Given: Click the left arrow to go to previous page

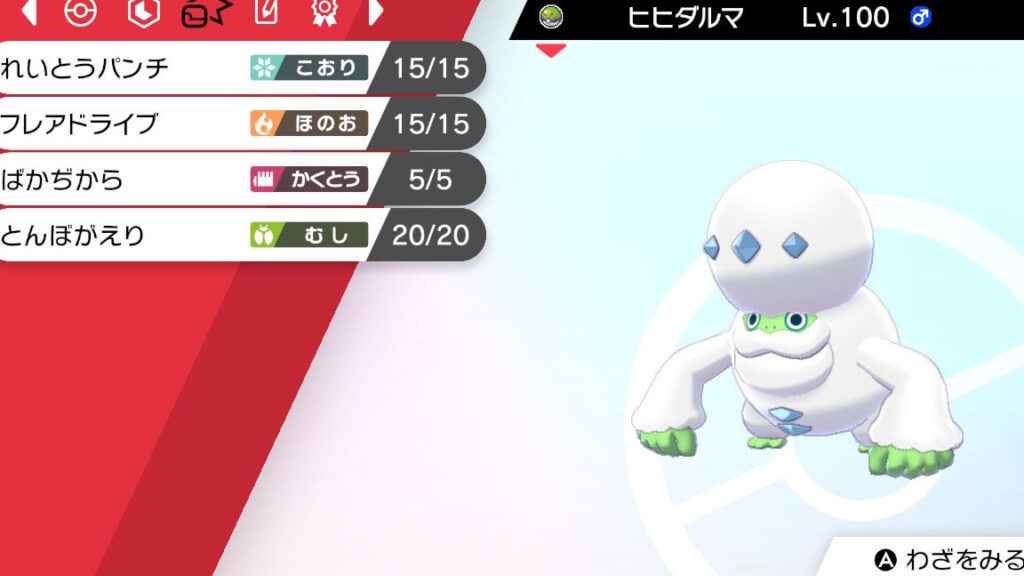Looking at the screenshot, I should pos(29,12).
